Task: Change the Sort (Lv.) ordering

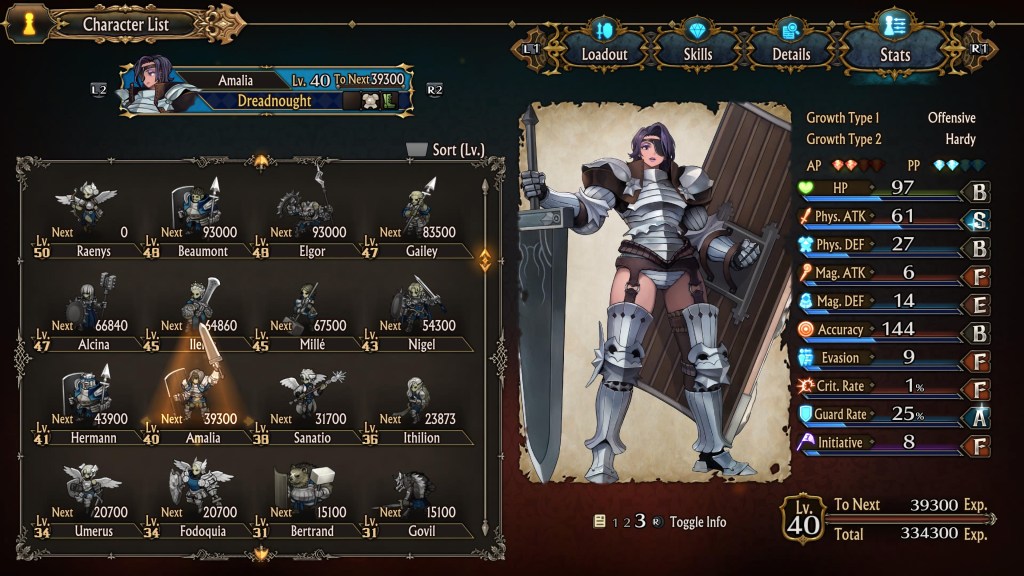Action: click(446, 150)
